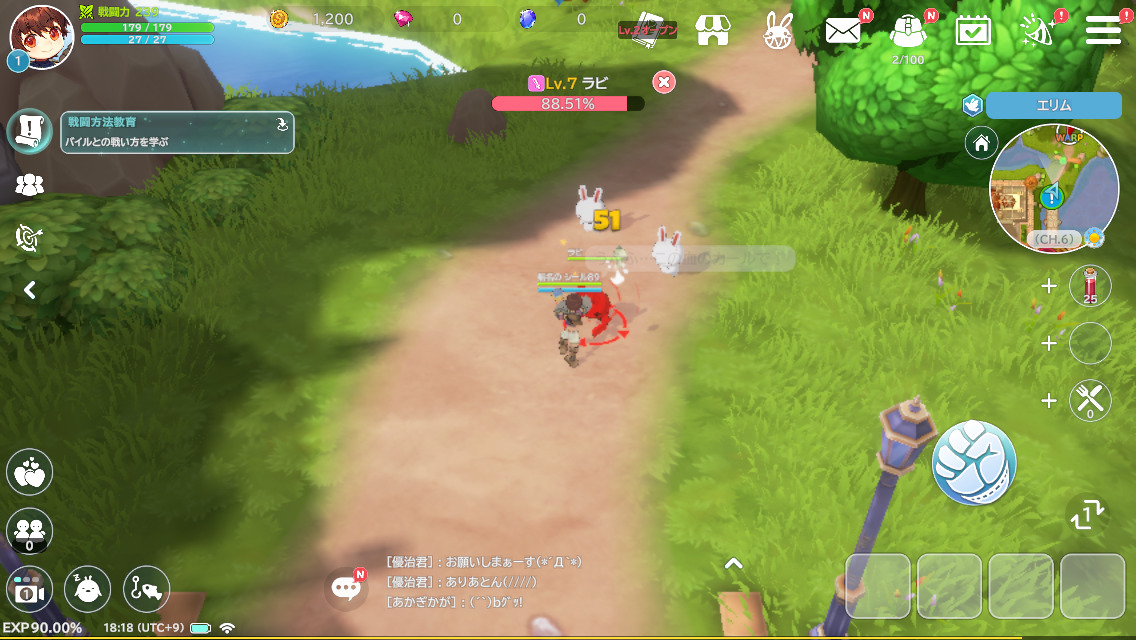Screen dimensions: 1136x640
Task: Open the calendar check-in icon
Action: [x=972, y=30]
